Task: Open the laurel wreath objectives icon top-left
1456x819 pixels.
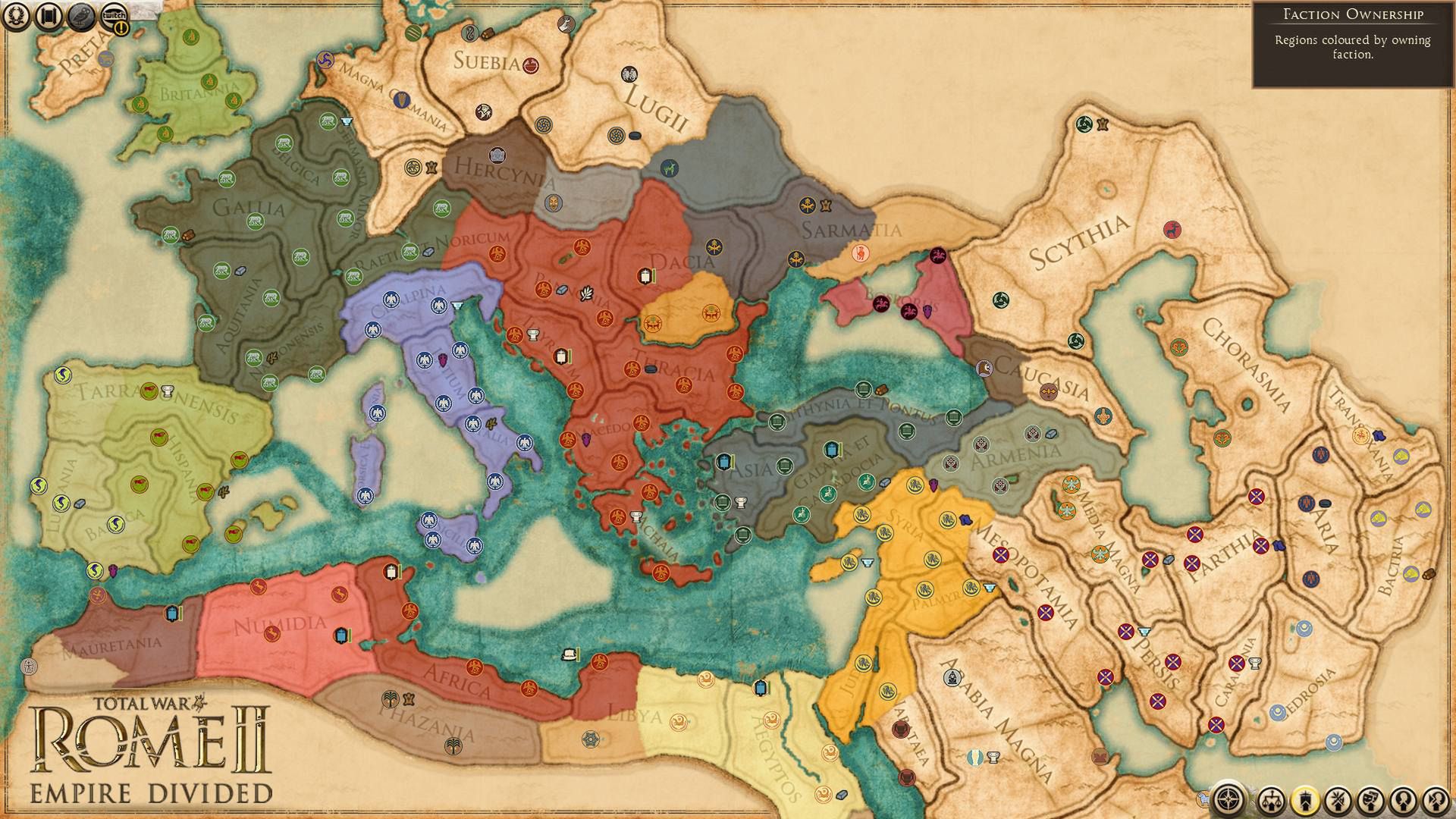Action: point(16,17)
